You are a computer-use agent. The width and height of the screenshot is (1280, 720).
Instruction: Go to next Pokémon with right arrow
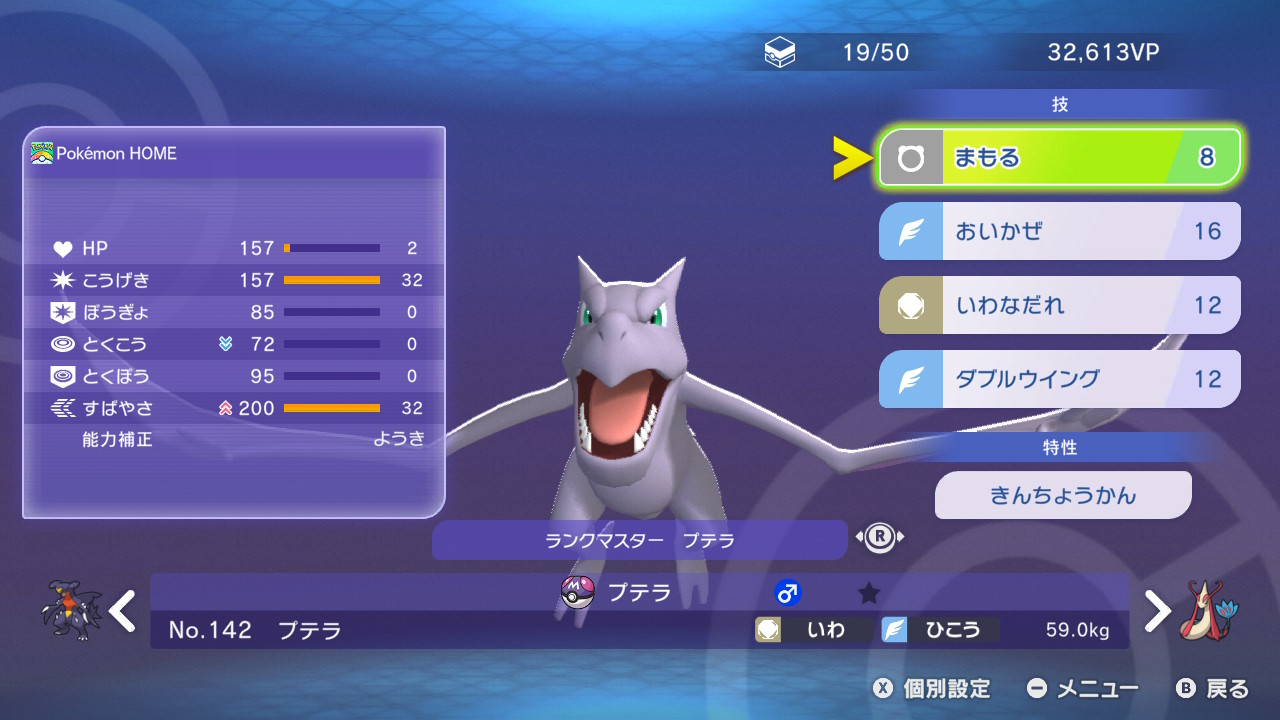[x=1157, y=610]
